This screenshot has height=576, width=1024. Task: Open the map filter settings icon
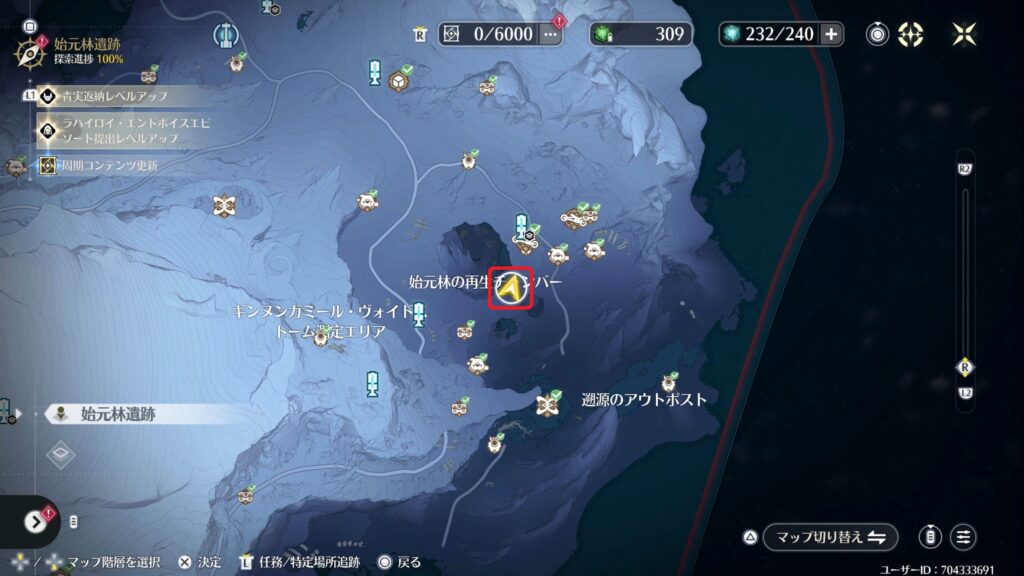[964, 537]
